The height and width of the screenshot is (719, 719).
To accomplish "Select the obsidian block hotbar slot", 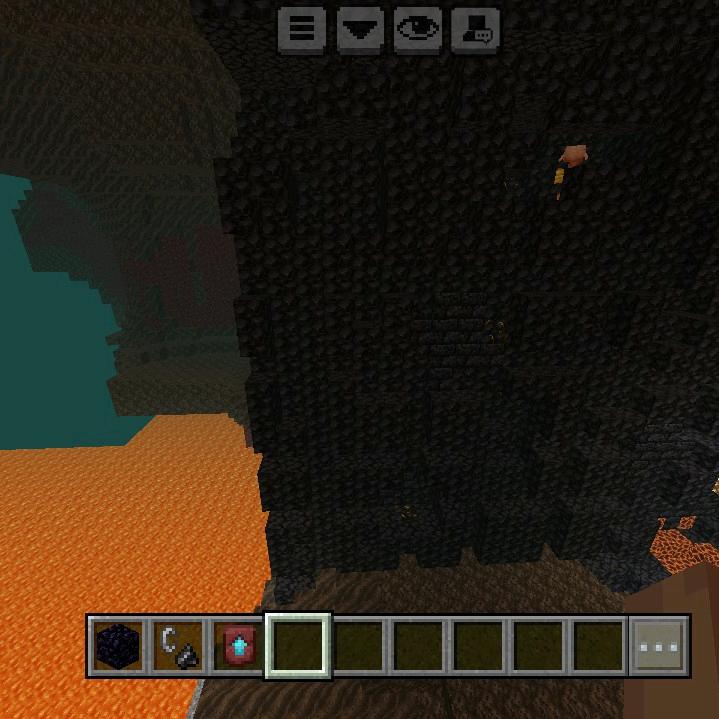I will click(x=118, y=645).
